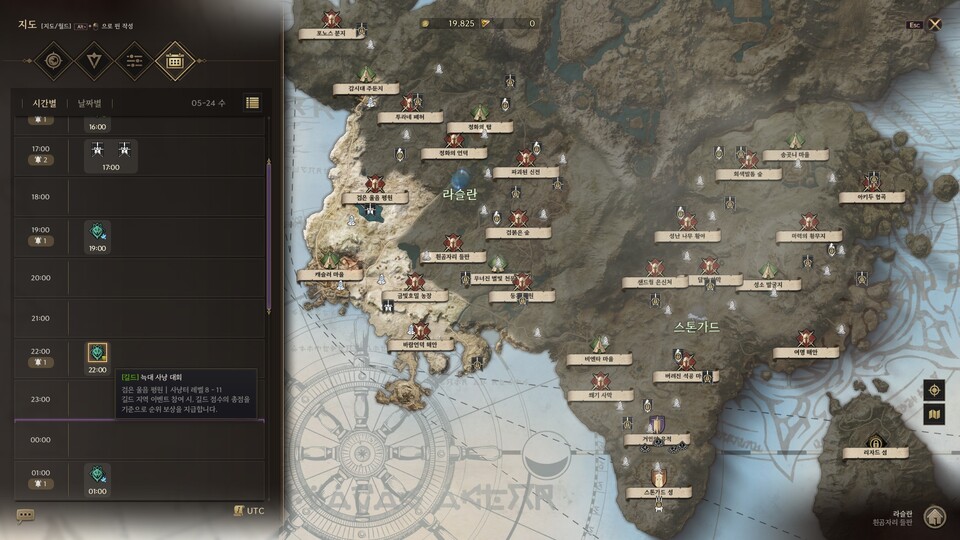Select the calendar schedule diamond tab
960x540 pixels.
tap(175, 61)
